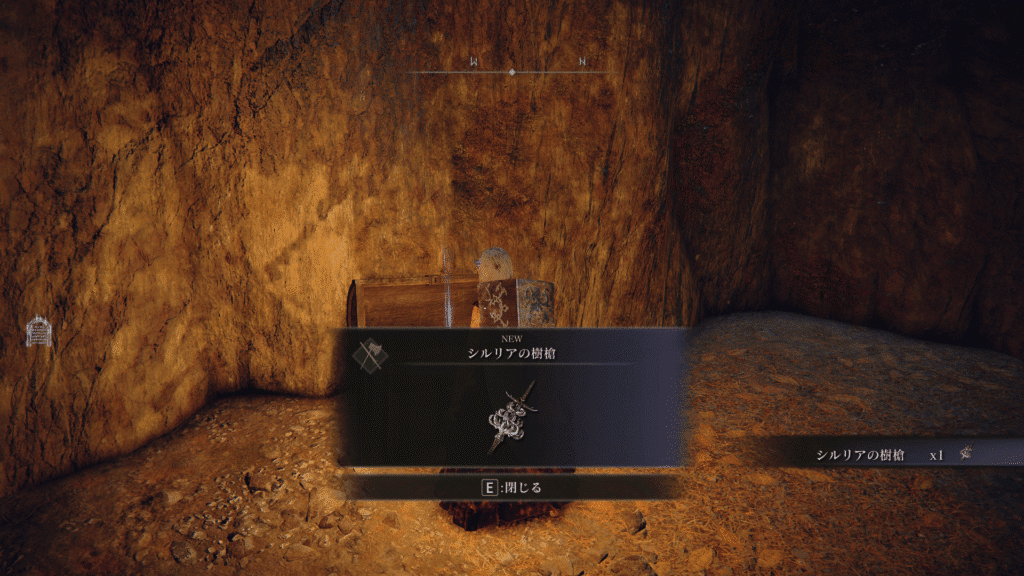
Task: Click the compass bar at the top
Action: [512, 71]
